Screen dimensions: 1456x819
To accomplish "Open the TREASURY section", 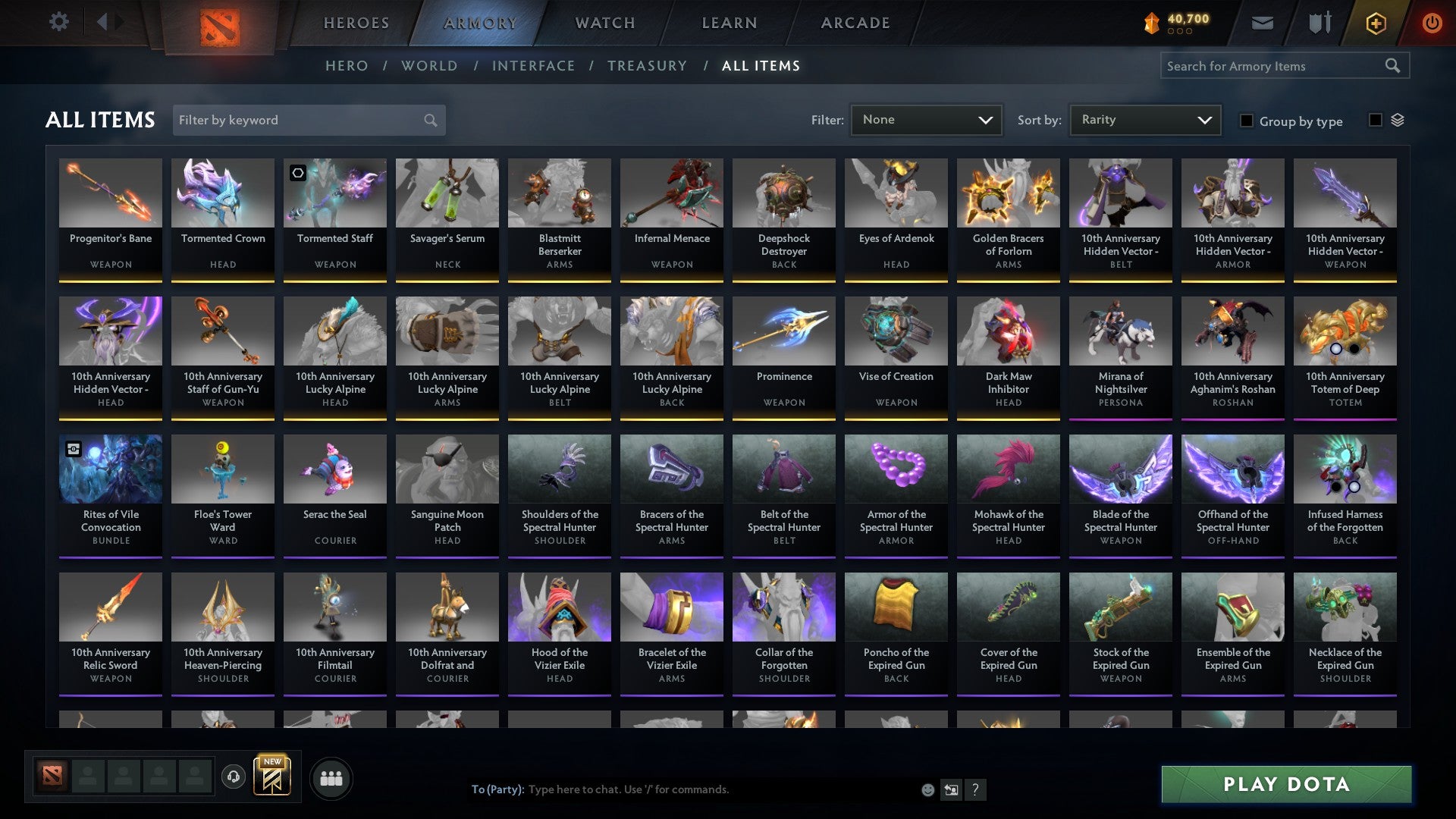I will pyautogui.click(x=648, y=66).
